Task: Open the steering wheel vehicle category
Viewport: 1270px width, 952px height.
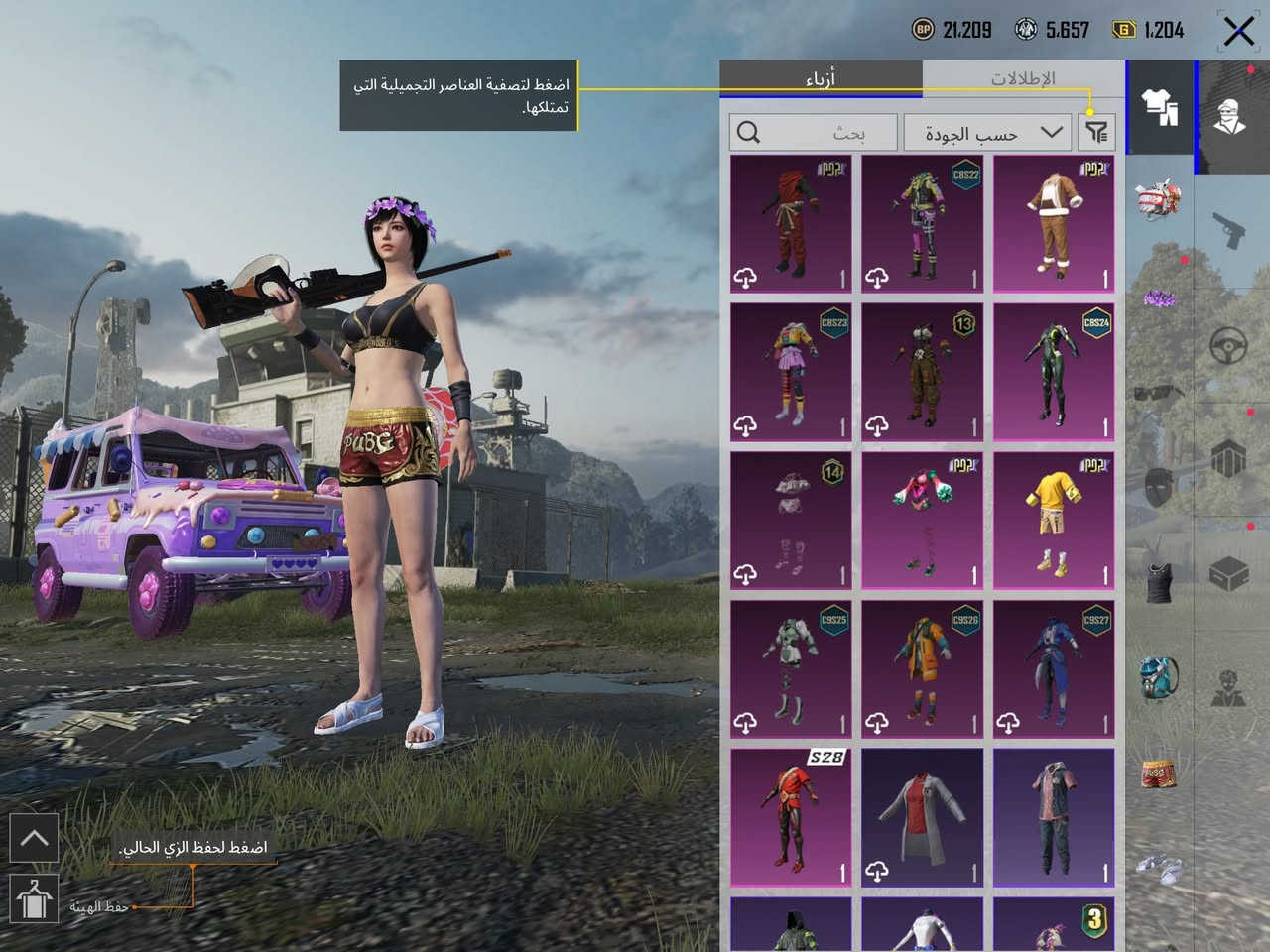Action: 1230,346
